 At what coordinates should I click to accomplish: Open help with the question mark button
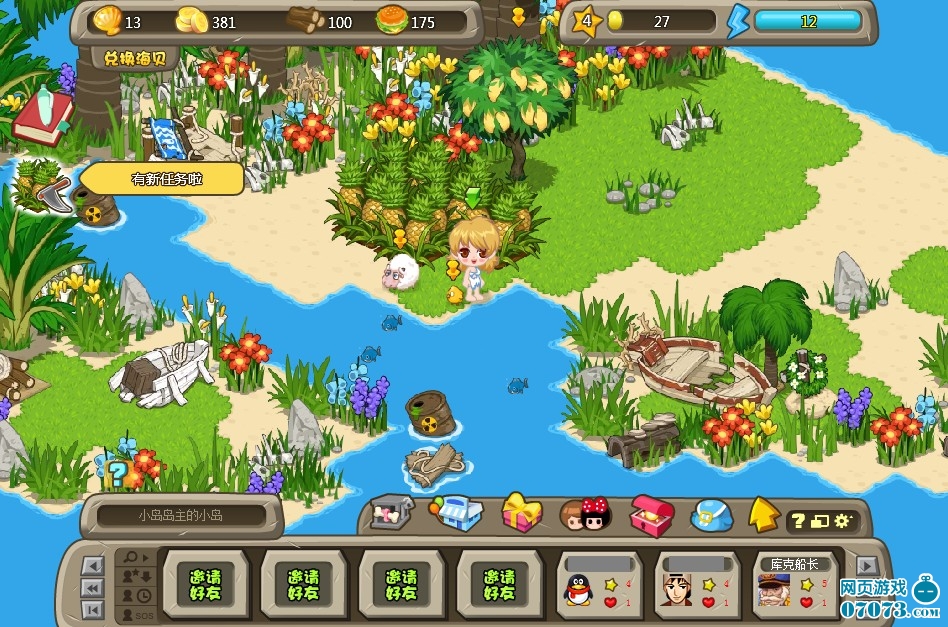point(798,521)
